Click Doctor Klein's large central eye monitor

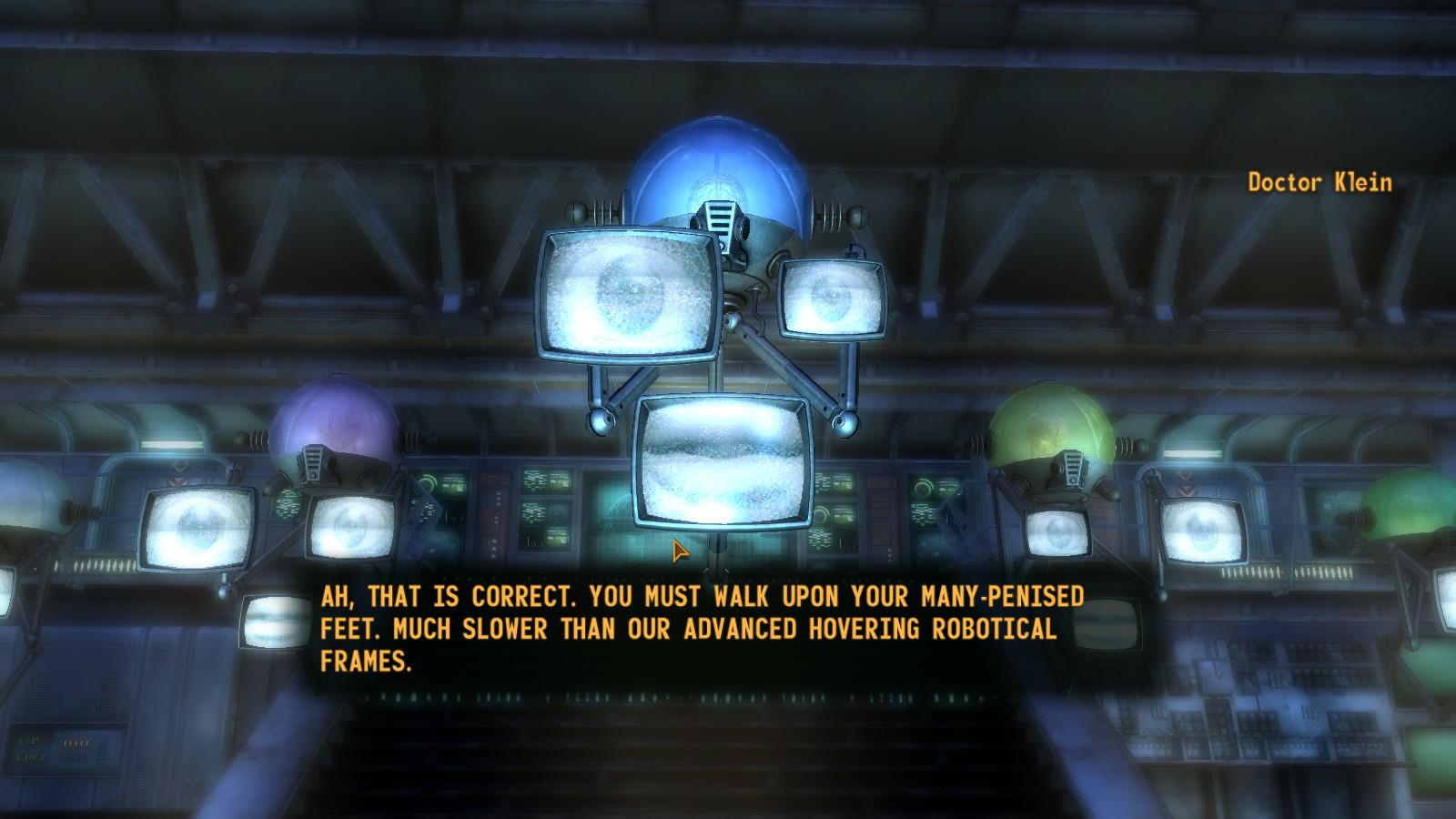coord(626,293)
